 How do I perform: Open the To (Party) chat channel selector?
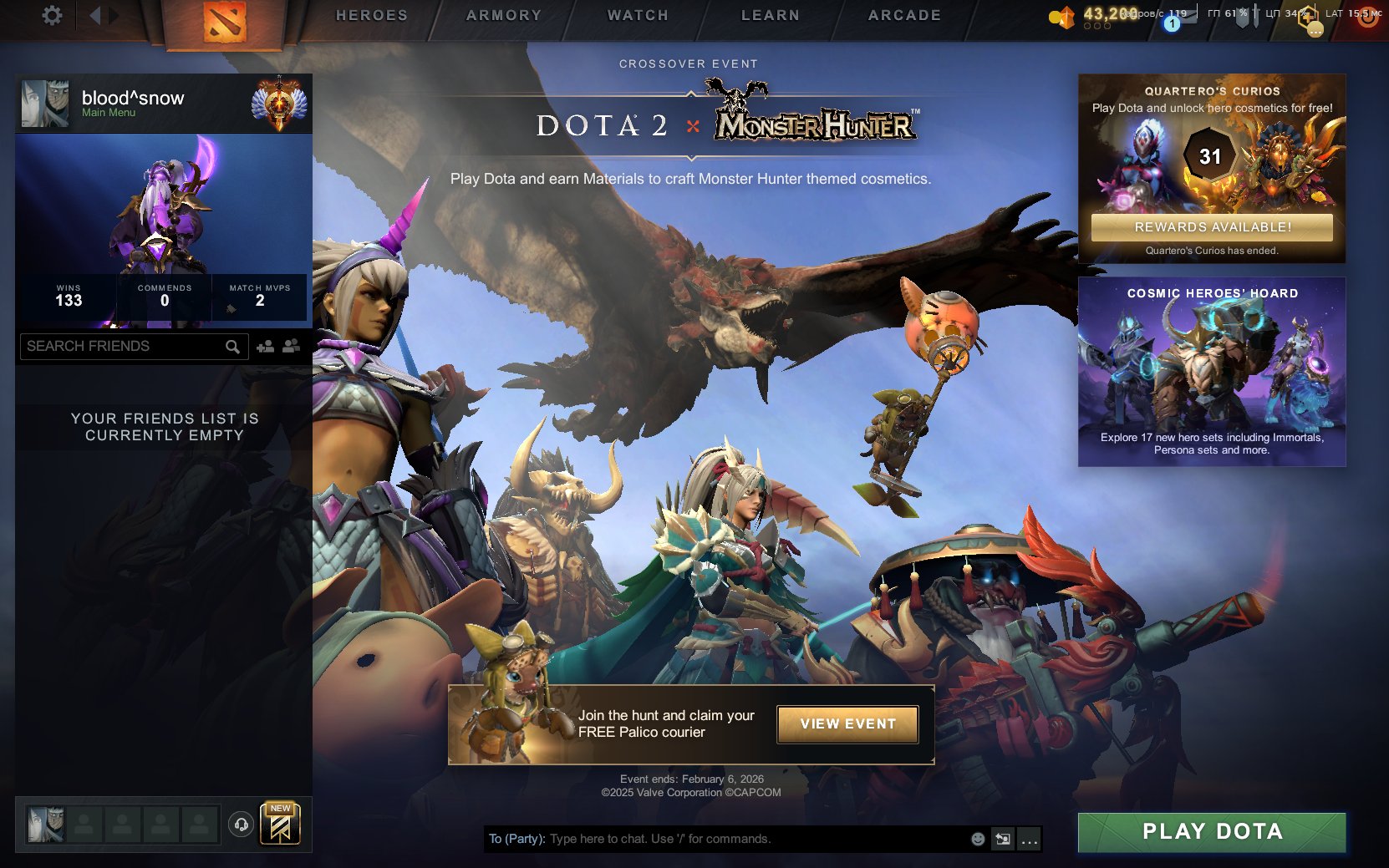[x=515, y=839]
